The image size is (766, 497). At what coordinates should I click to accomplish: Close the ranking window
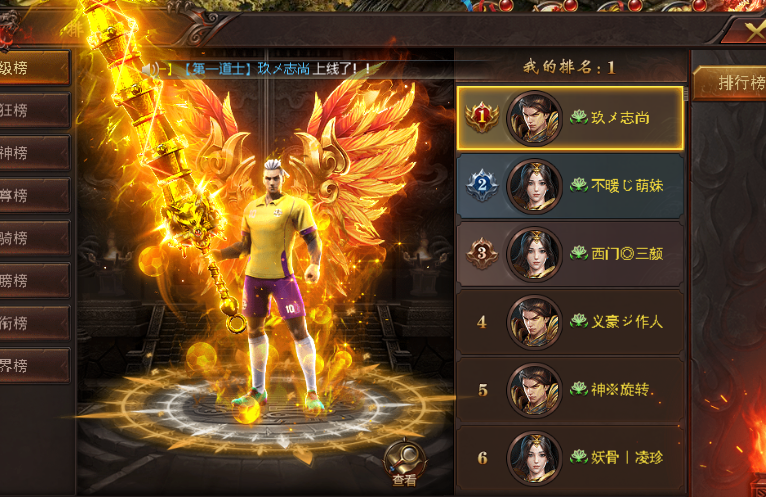(754, 30)
